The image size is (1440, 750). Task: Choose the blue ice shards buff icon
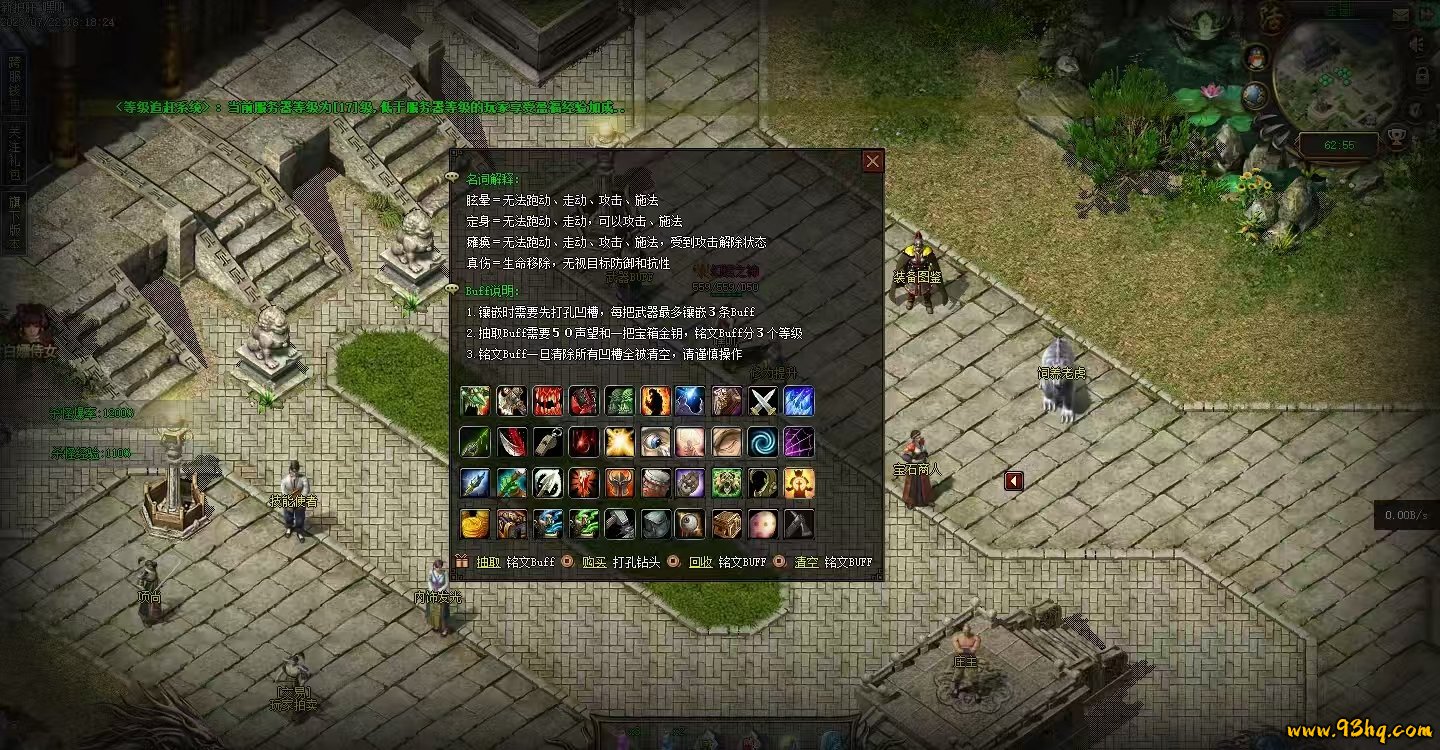pyautogui.click(x=799, y=401)
